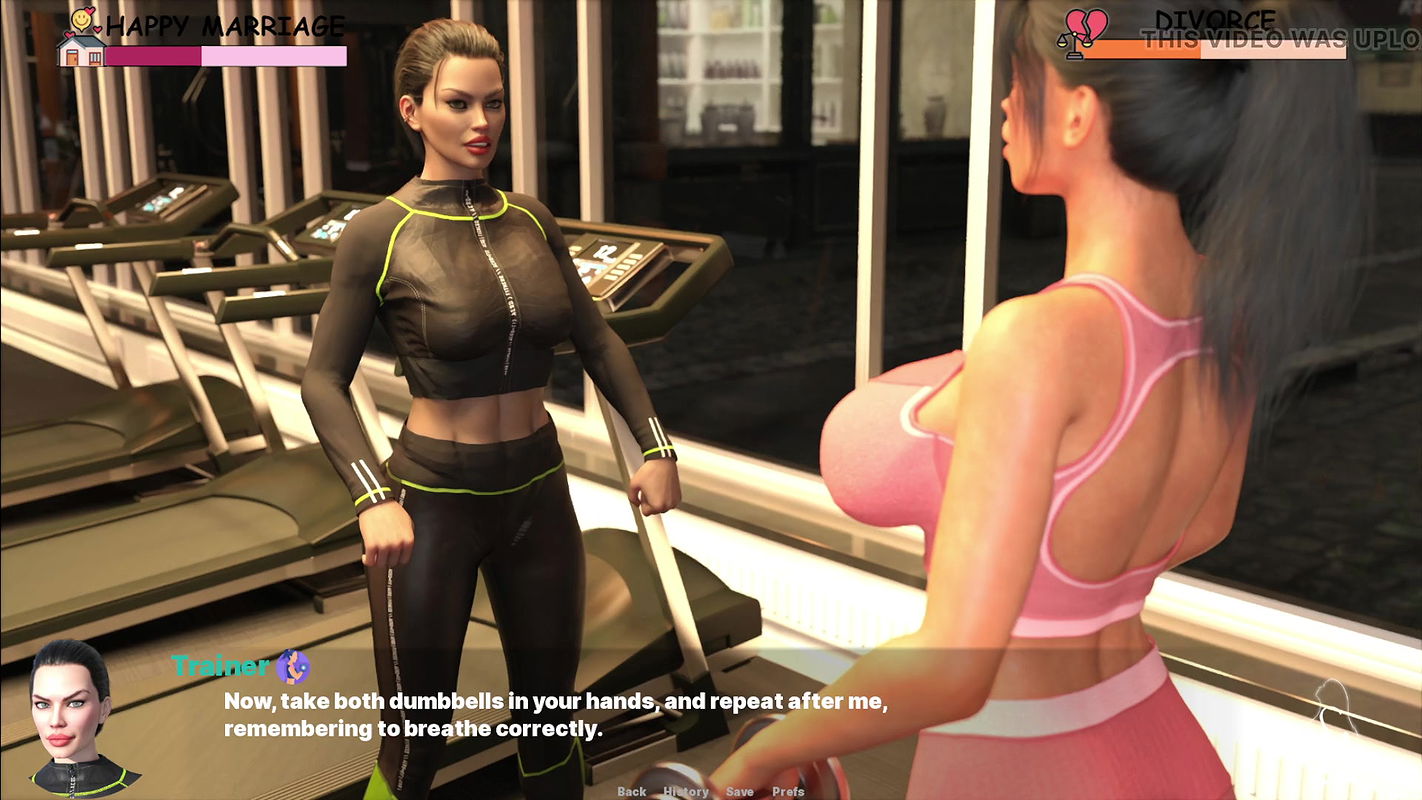The height and width of the screenshot is (800, 1422).
Task: Click the purple emoji beside the Trainer name
Action: click(x=293, y=666)
